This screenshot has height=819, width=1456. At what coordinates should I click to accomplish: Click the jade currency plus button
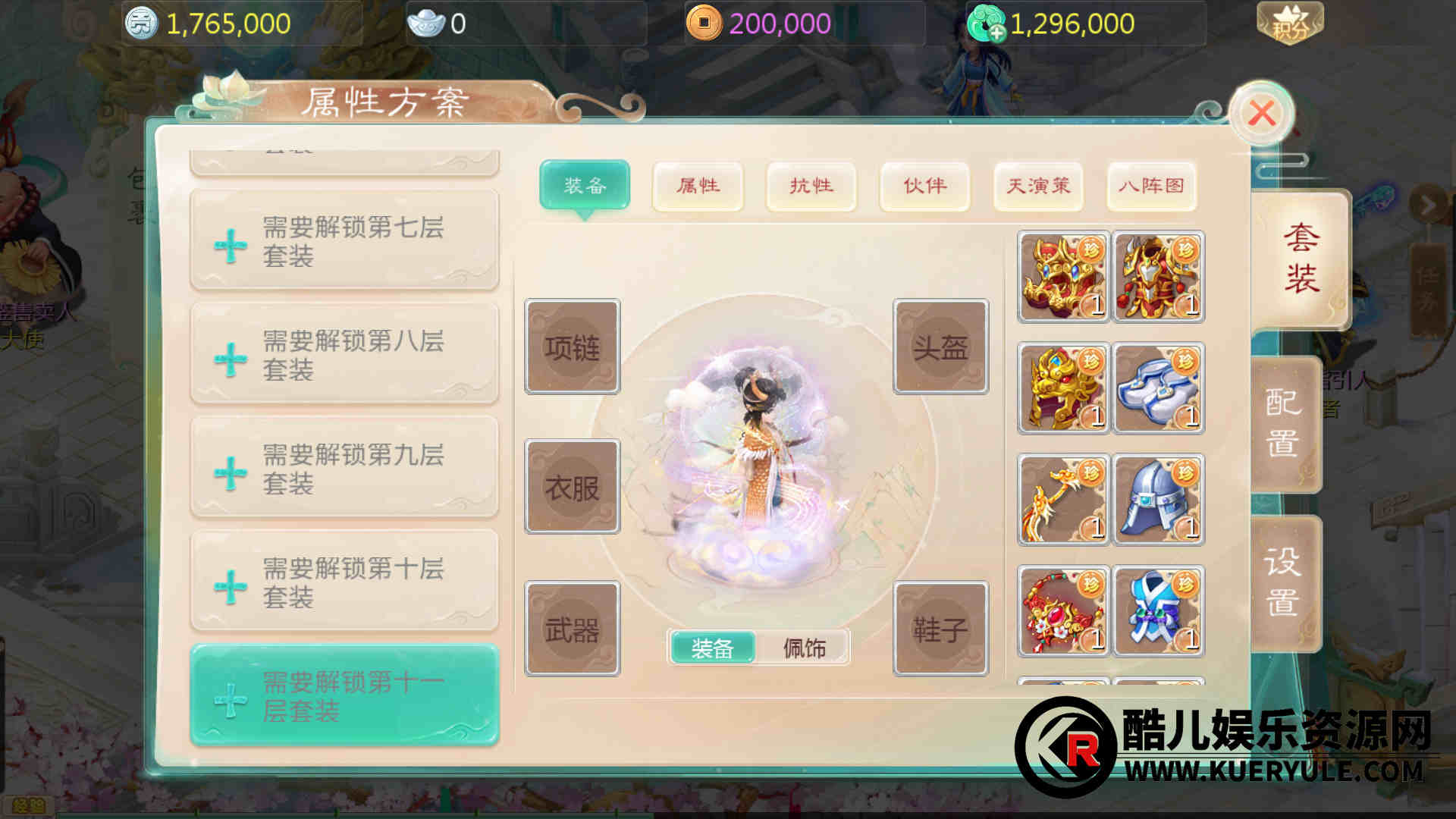pyautogui.click(x=996, y=33)
